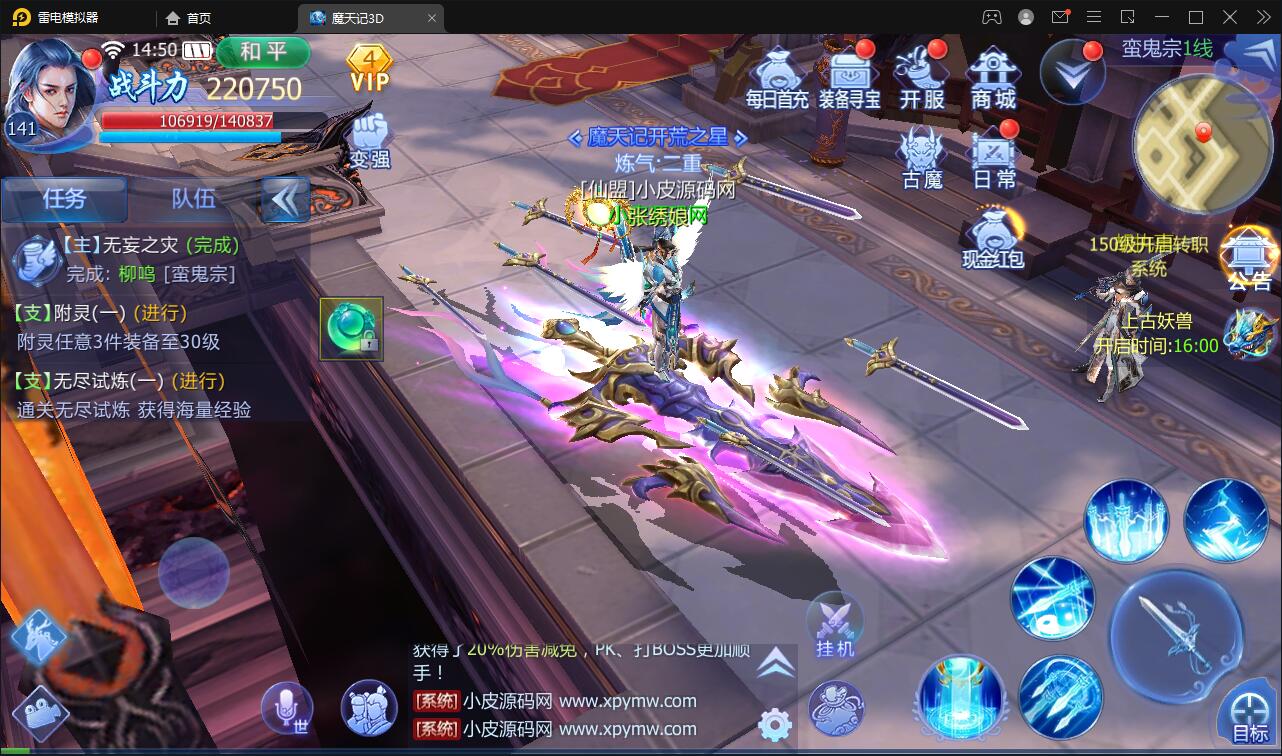Select the 任务 quest tab
This screenshot has height=756, width=1282.
point(64,199)
